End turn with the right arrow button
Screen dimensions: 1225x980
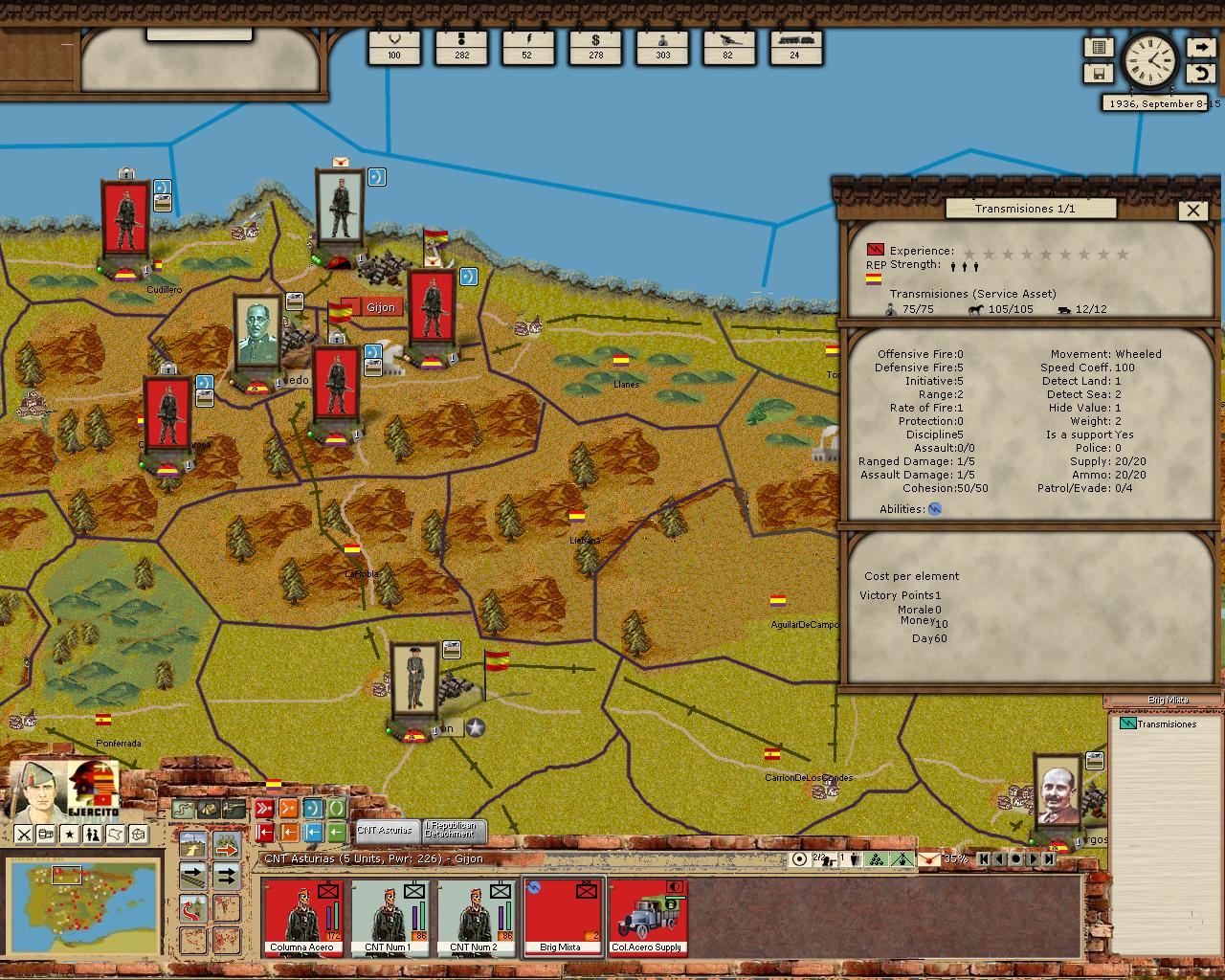click(1200, 47)
